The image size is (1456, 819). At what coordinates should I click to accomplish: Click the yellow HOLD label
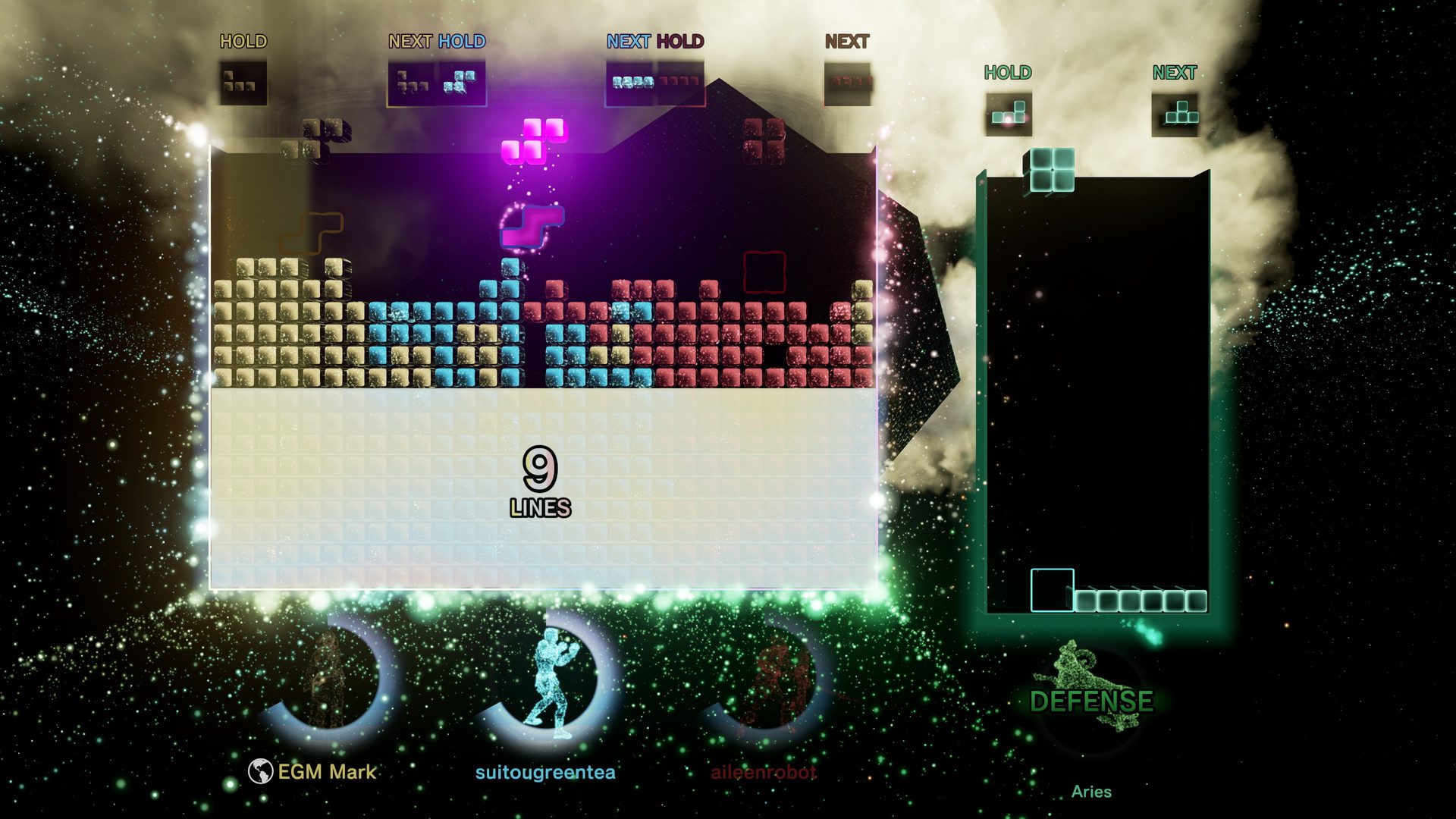pyautogui.click(x=244, y=42)
